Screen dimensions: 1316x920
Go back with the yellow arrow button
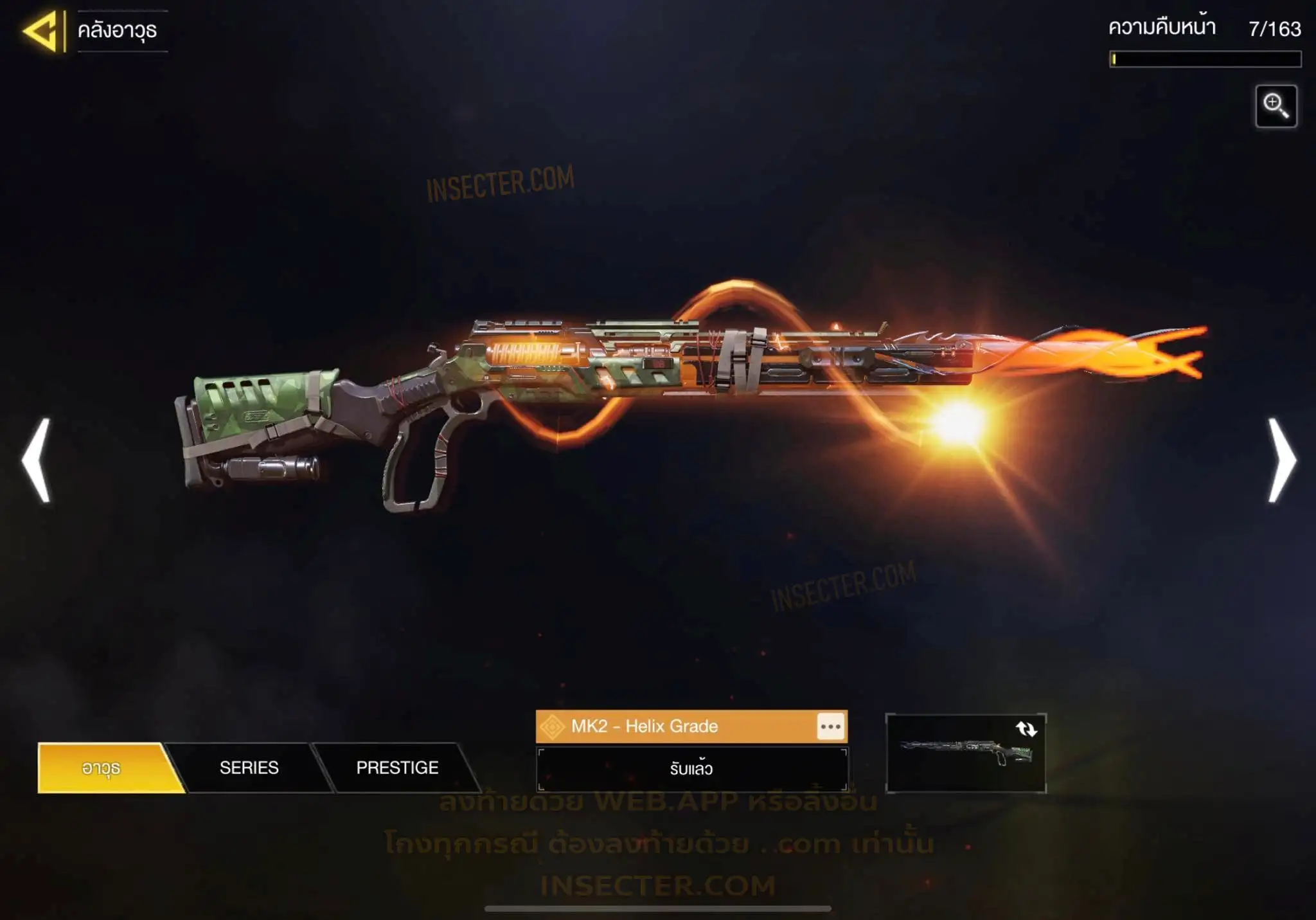tap(43, 30)
